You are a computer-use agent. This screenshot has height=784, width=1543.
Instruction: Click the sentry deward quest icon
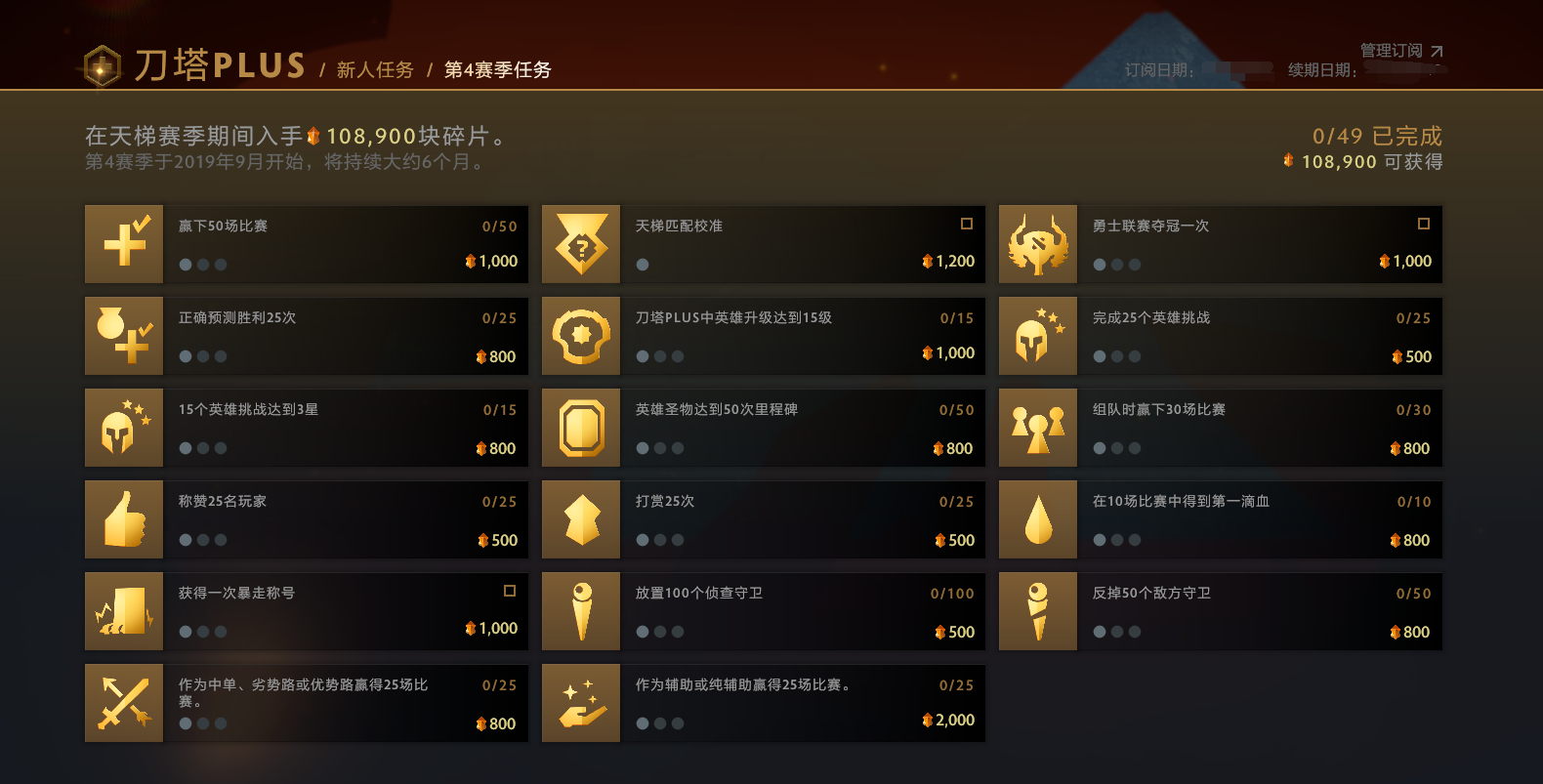click(x=1038, y=611)
